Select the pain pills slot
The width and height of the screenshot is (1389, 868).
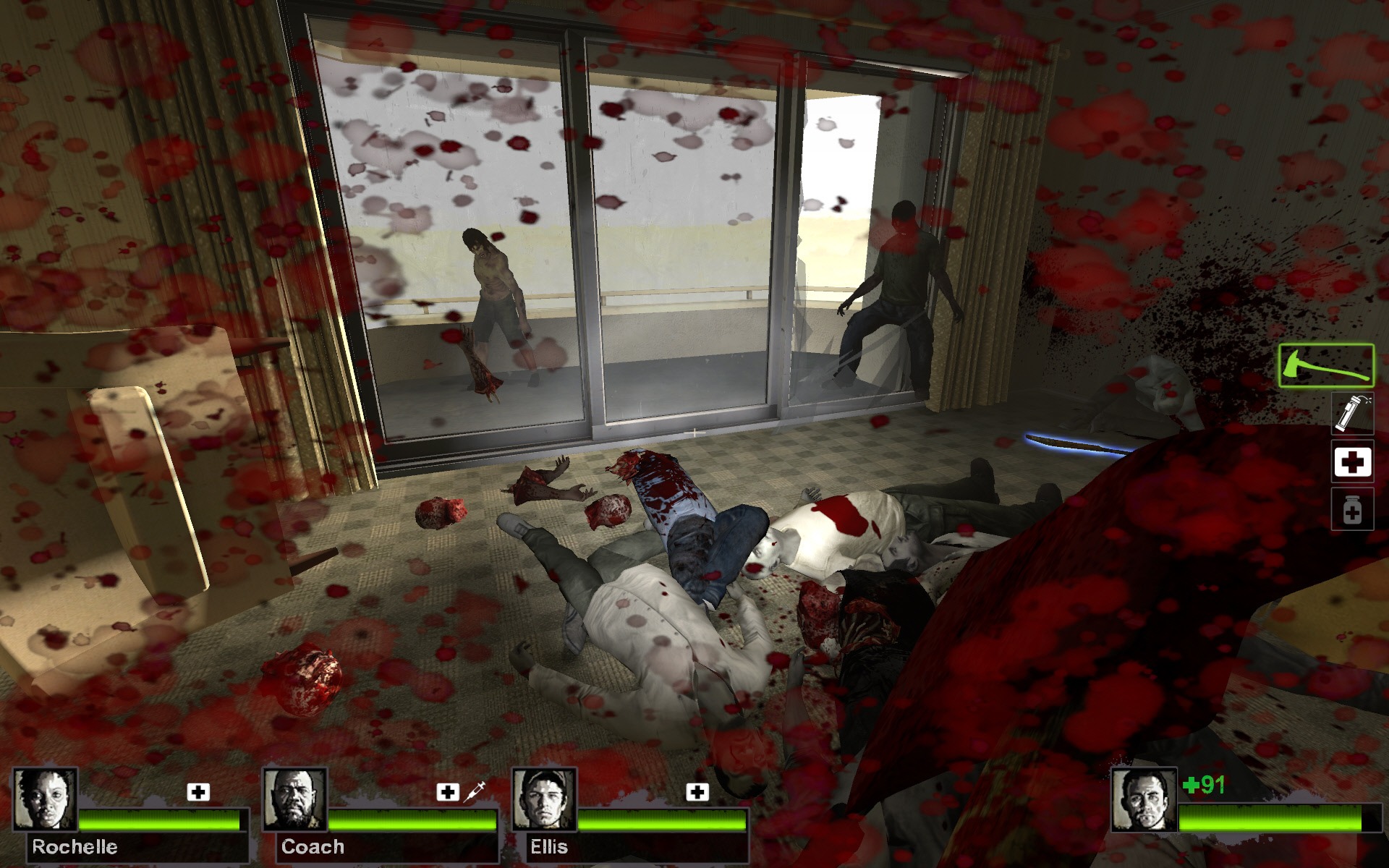click(1352, 510)
